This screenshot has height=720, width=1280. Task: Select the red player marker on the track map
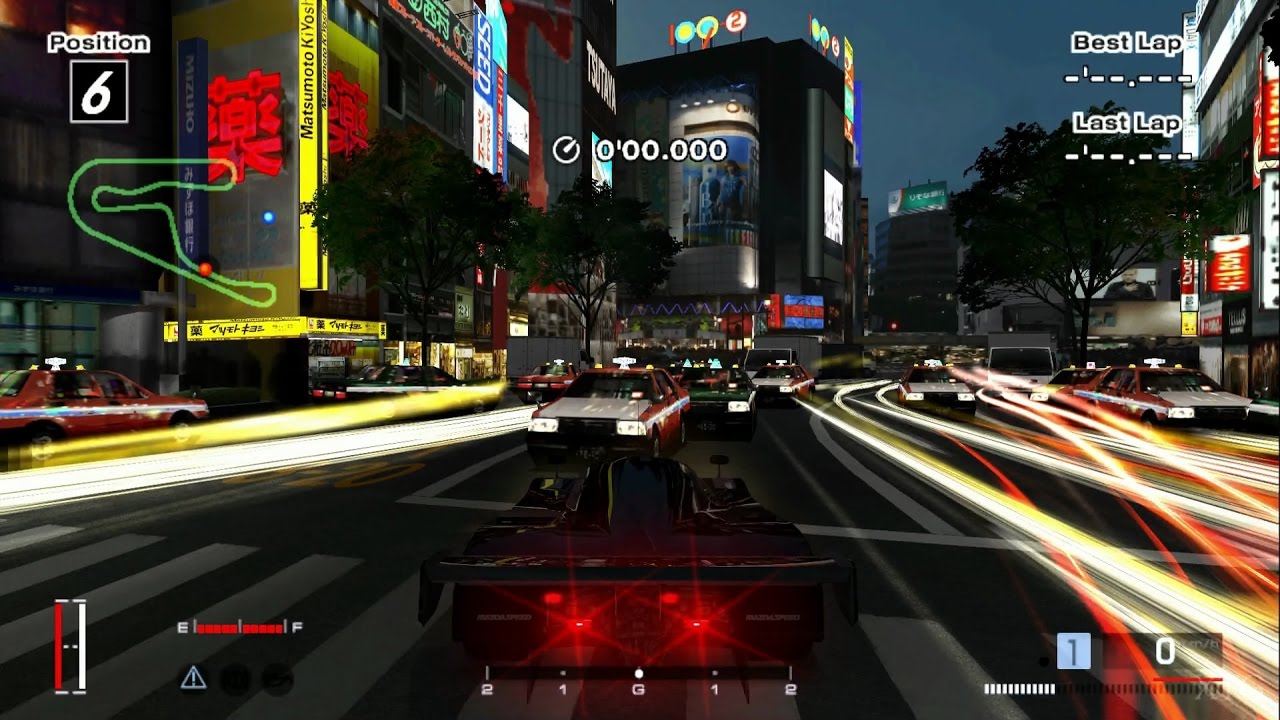point(205,268)
